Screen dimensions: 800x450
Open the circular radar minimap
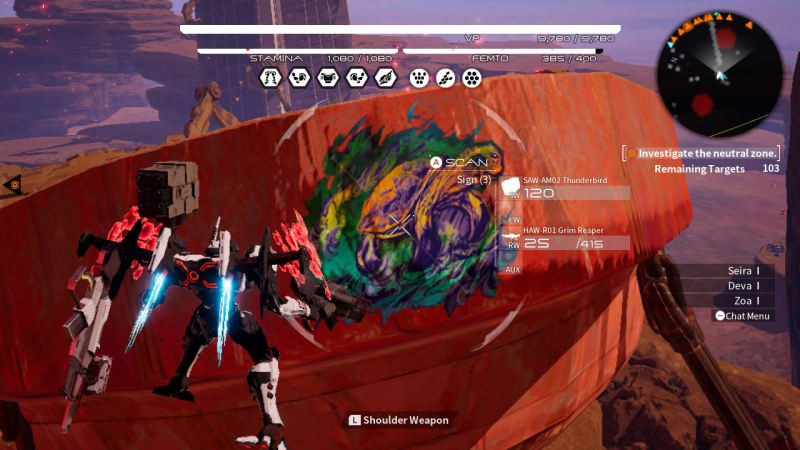point(718,75)
